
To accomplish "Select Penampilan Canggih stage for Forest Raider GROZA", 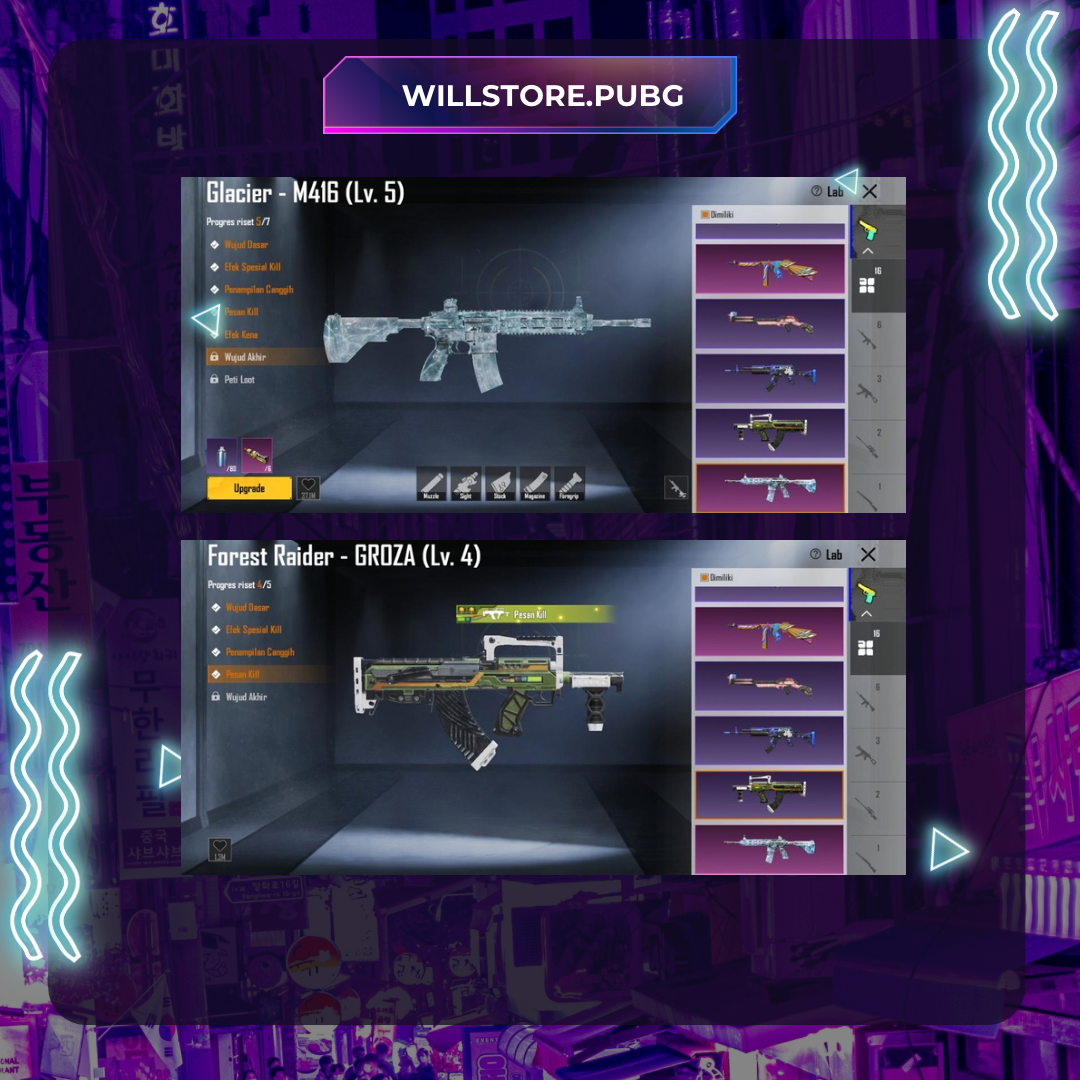I will pyautogui.click(x=259, y=652).
